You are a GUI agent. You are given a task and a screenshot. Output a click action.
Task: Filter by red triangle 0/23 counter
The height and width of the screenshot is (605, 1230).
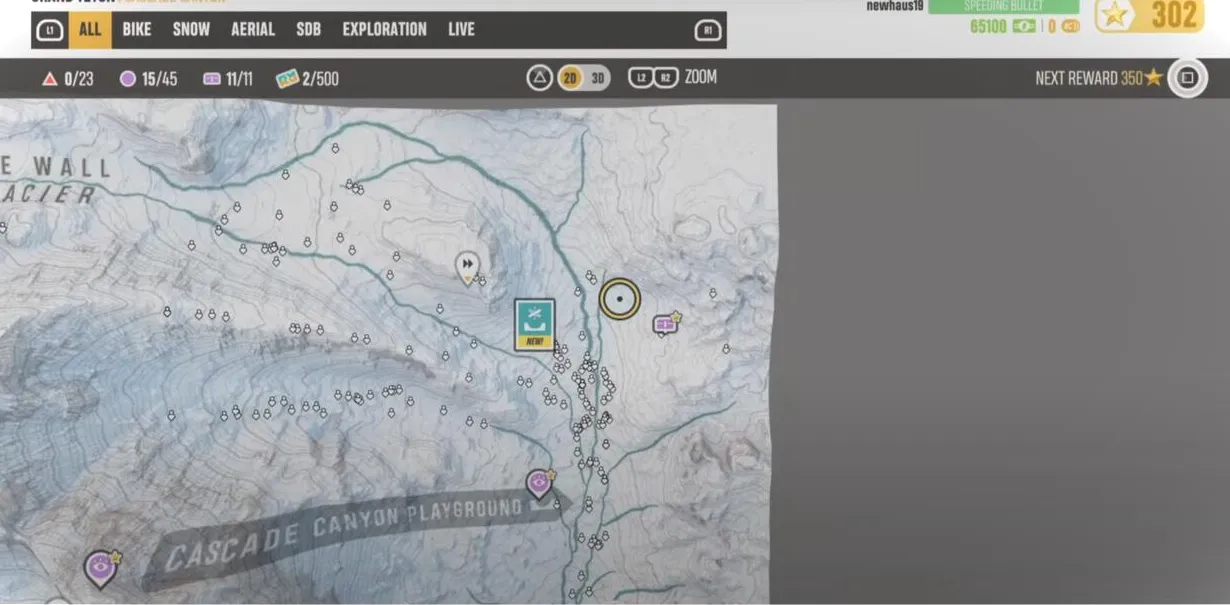tap(68, 79)
